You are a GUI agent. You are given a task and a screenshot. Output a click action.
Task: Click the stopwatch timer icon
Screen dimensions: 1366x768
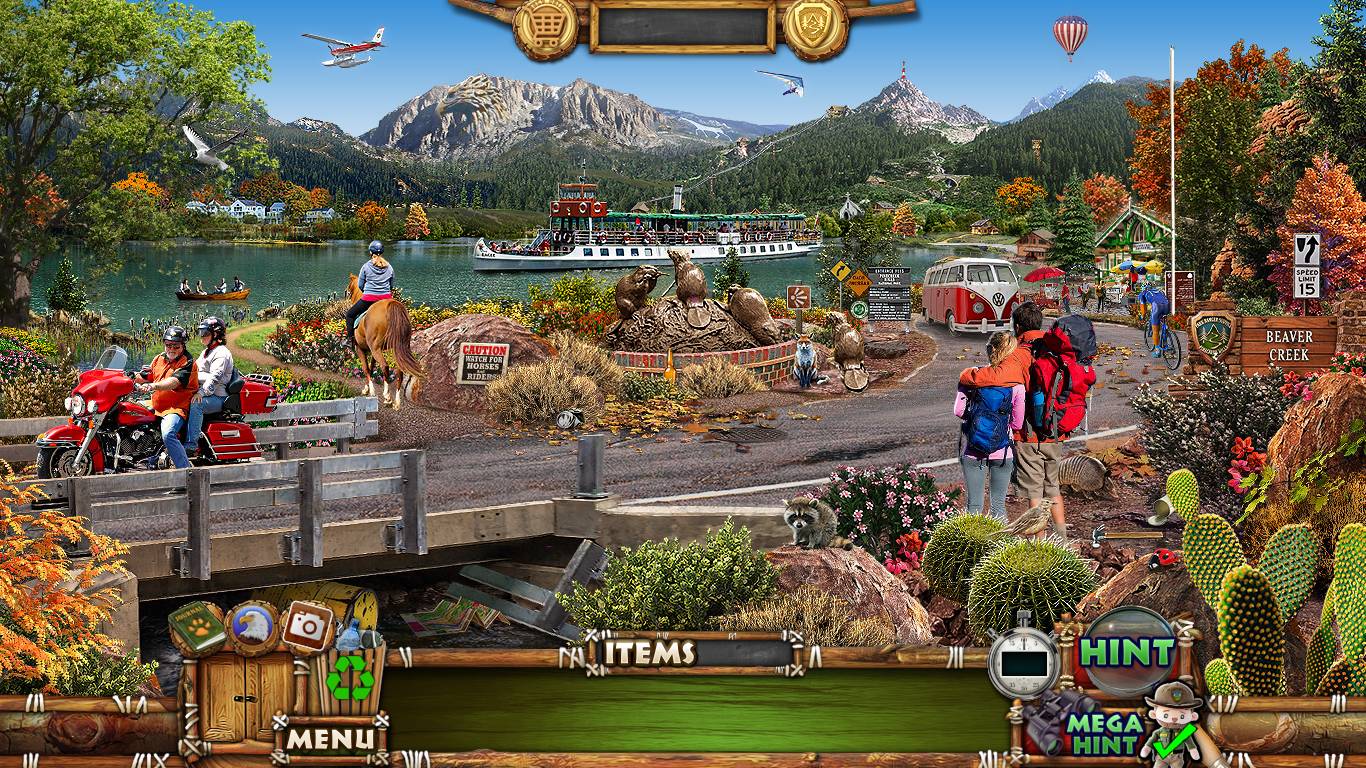1023,659
